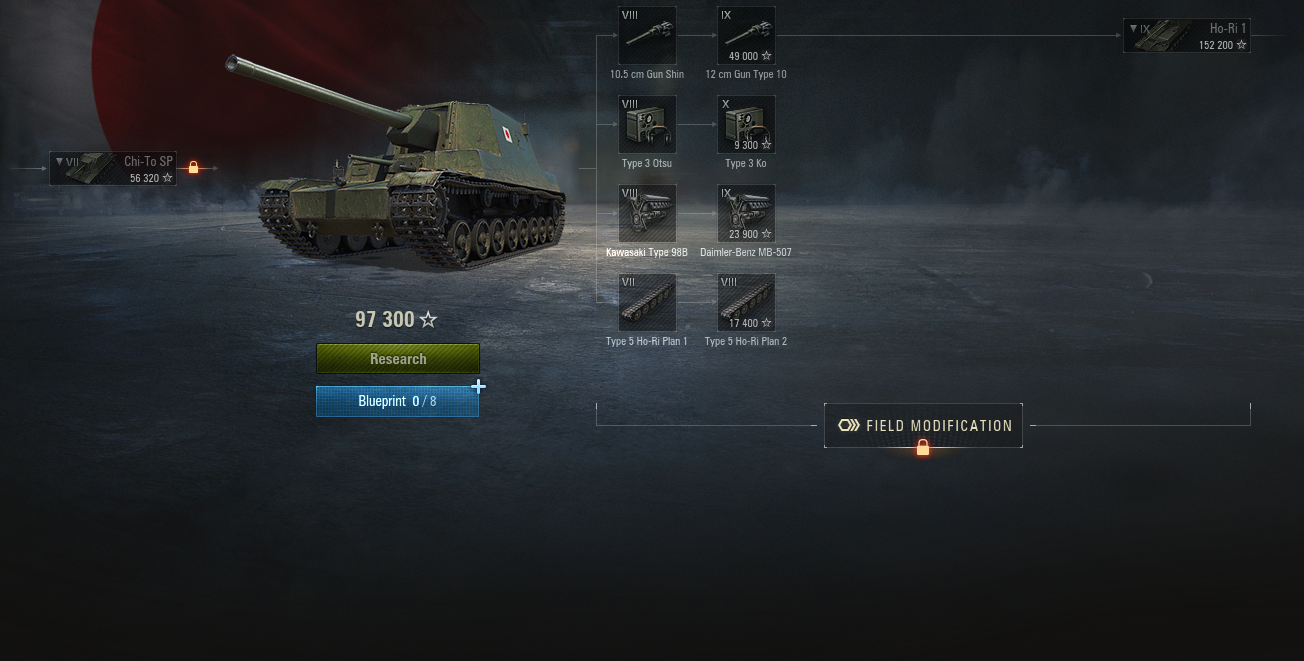Select the Type 3 Otsu radio module

pos(647,125)
